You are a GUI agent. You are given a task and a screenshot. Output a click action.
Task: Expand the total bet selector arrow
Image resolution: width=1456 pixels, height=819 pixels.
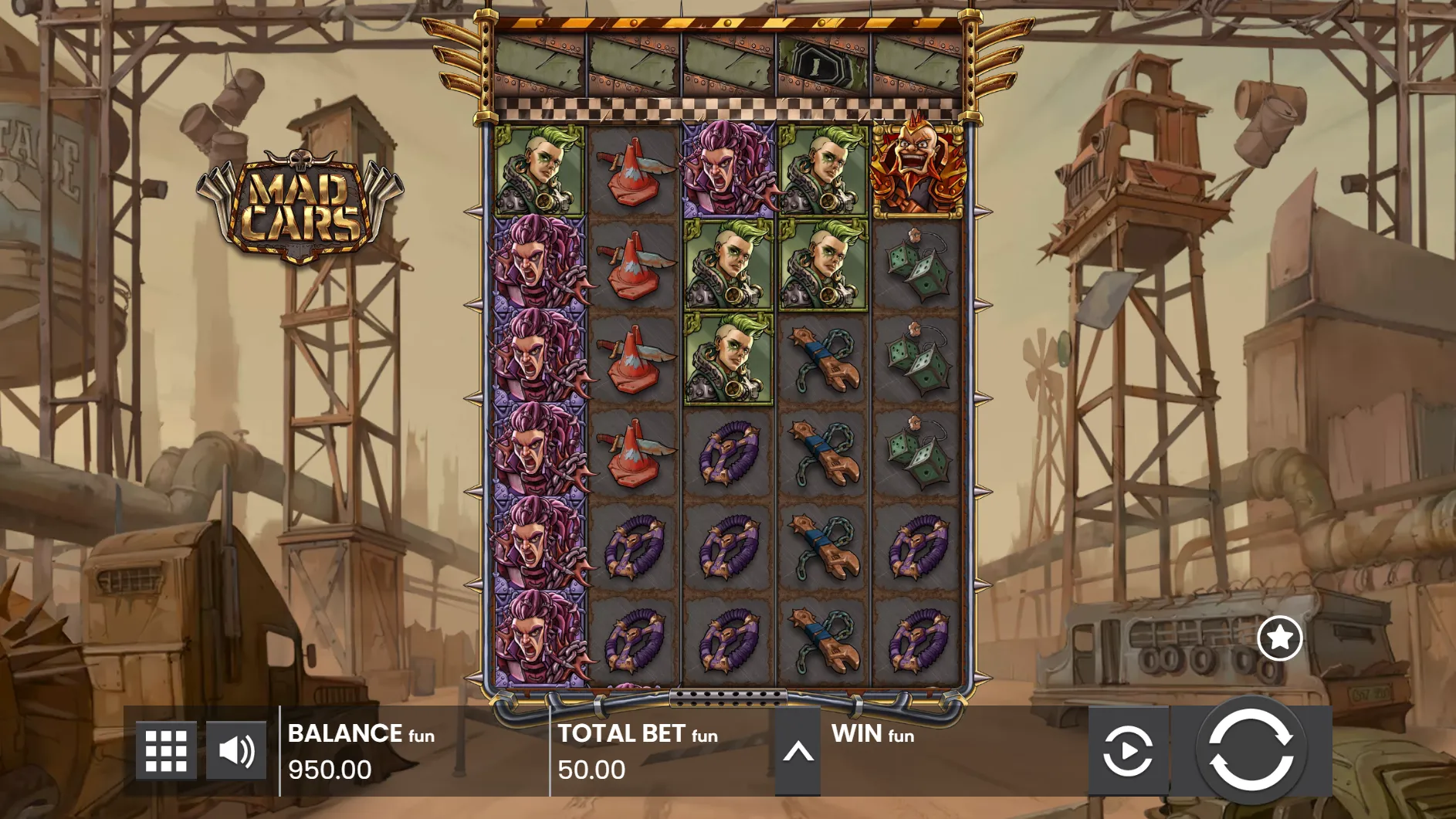(797, 752)
